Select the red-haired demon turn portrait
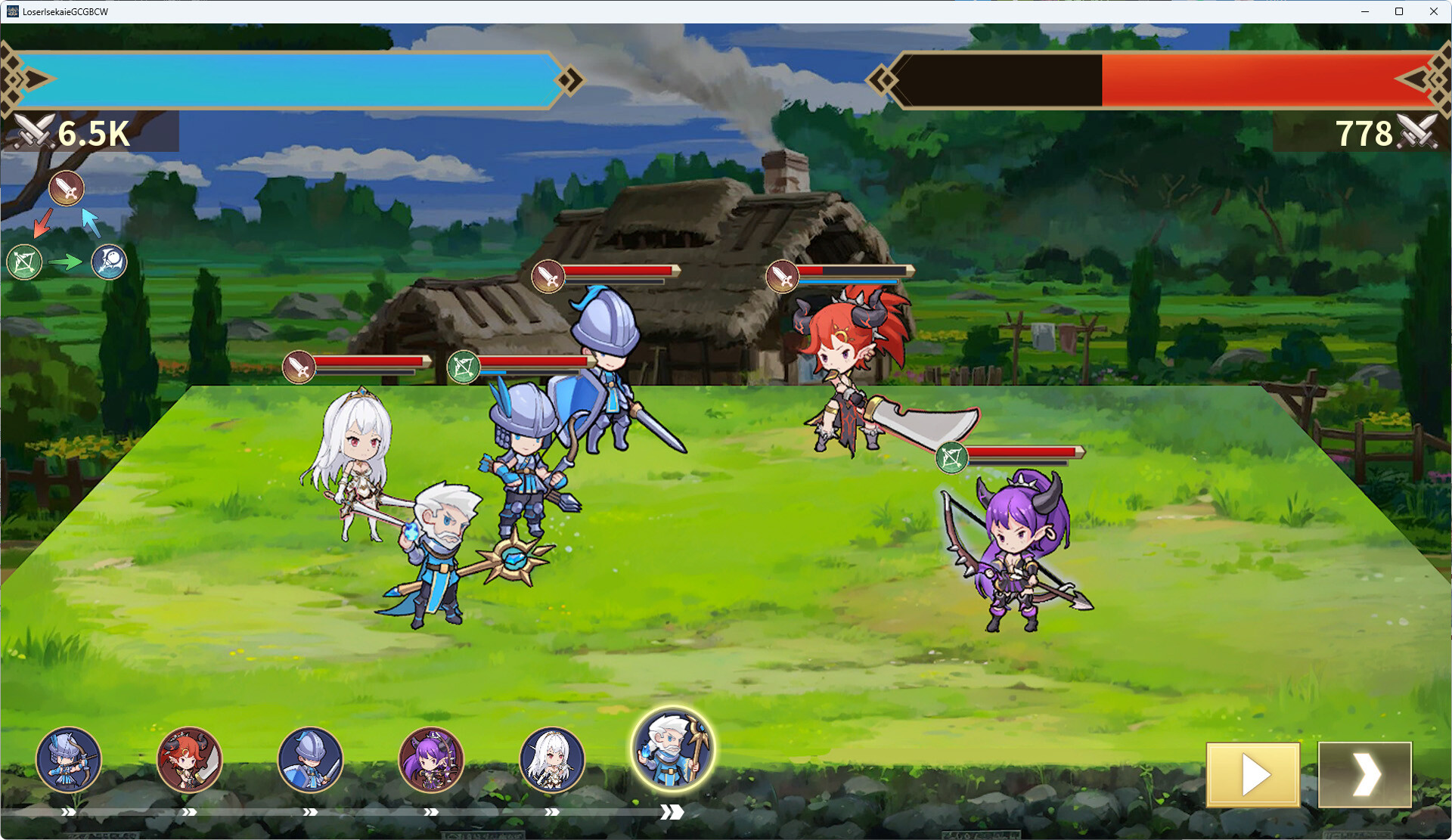The height and width of the screenshot is (840, 1452). (x=189, y=759)
